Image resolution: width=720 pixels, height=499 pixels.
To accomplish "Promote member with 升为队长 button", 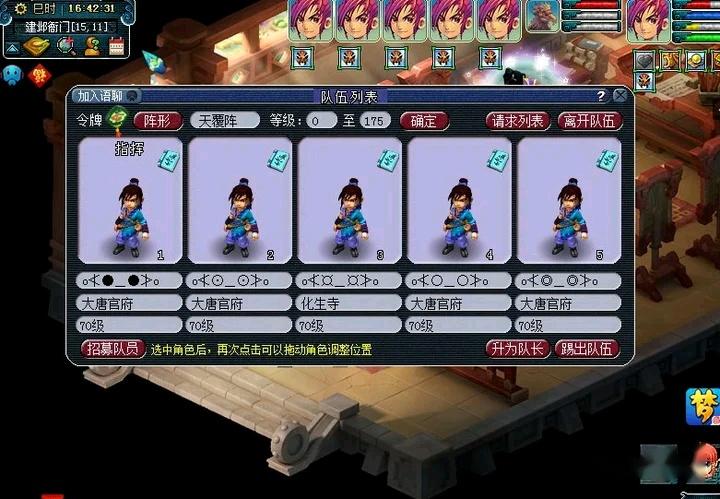I will coord(516,349).
